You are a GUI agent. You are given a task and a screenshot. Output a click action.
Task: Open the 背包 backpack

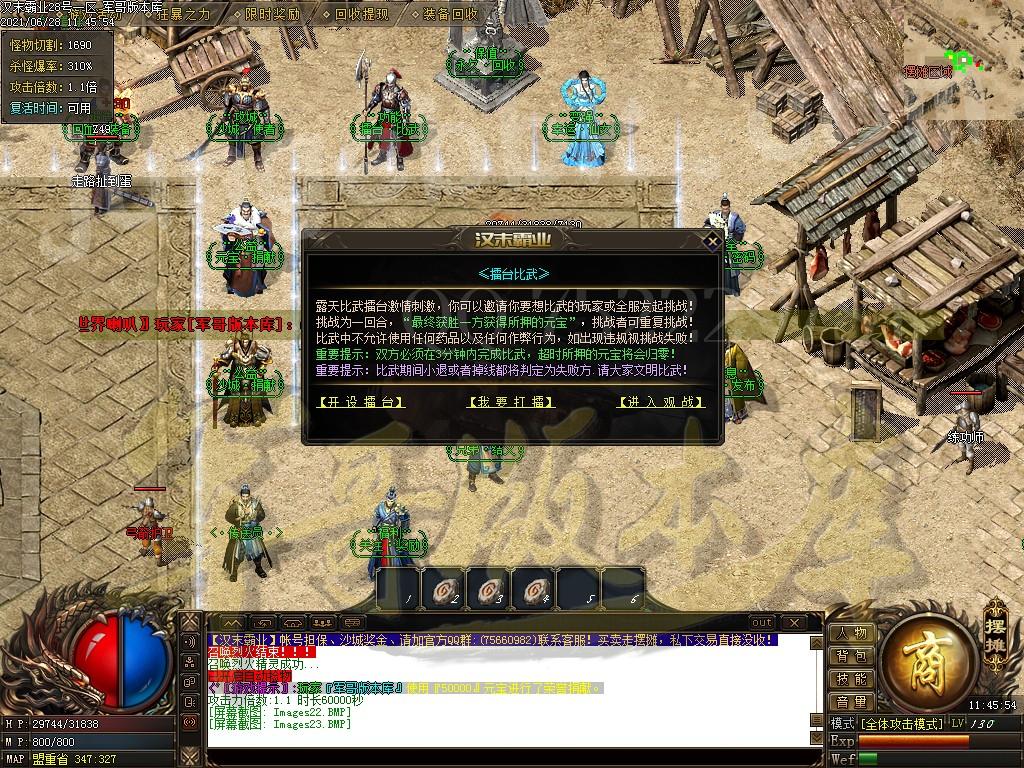point(851,656)
